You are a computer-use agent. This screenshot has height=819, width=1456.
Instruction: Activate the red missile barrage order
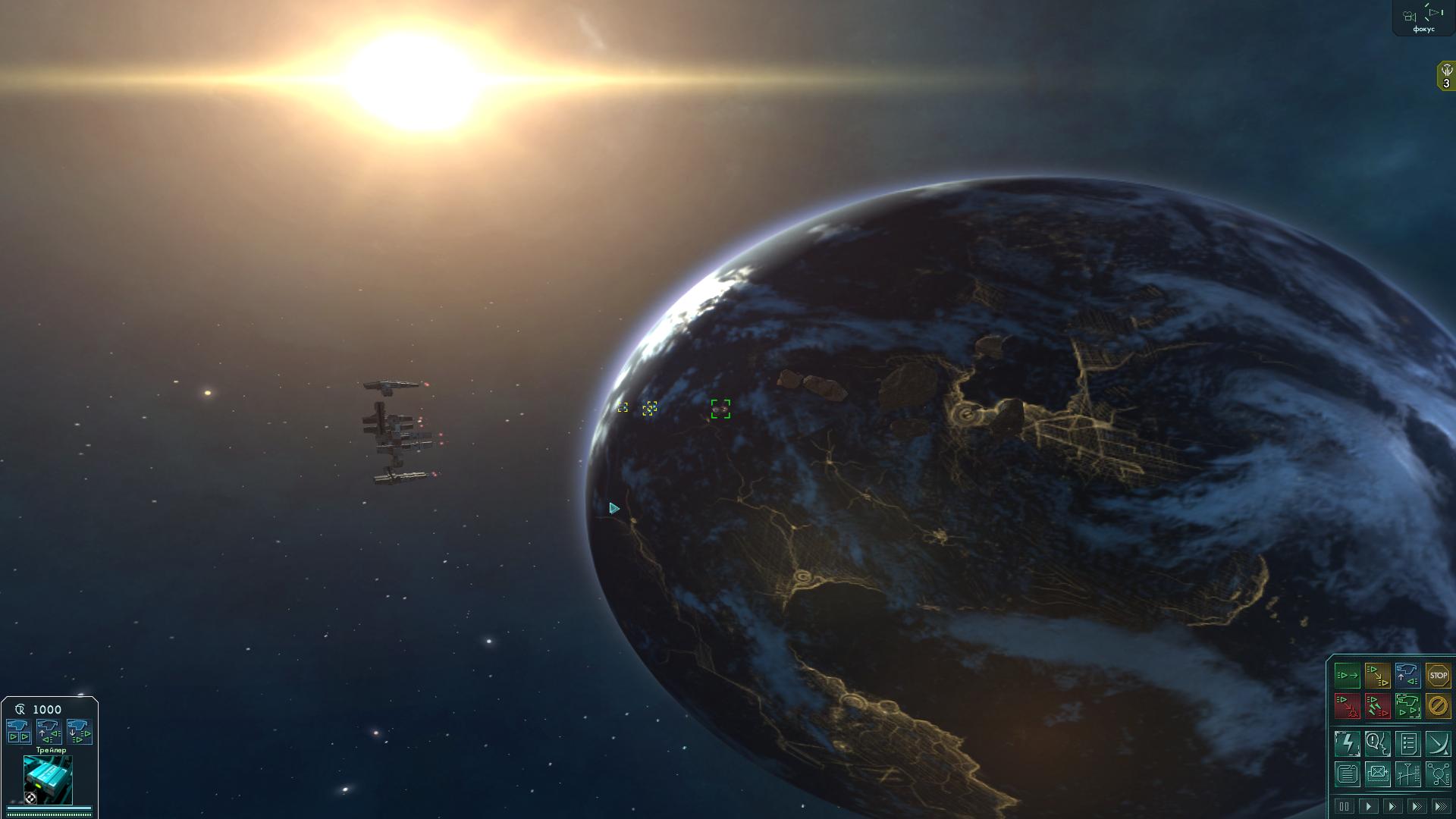point(1377,706)
